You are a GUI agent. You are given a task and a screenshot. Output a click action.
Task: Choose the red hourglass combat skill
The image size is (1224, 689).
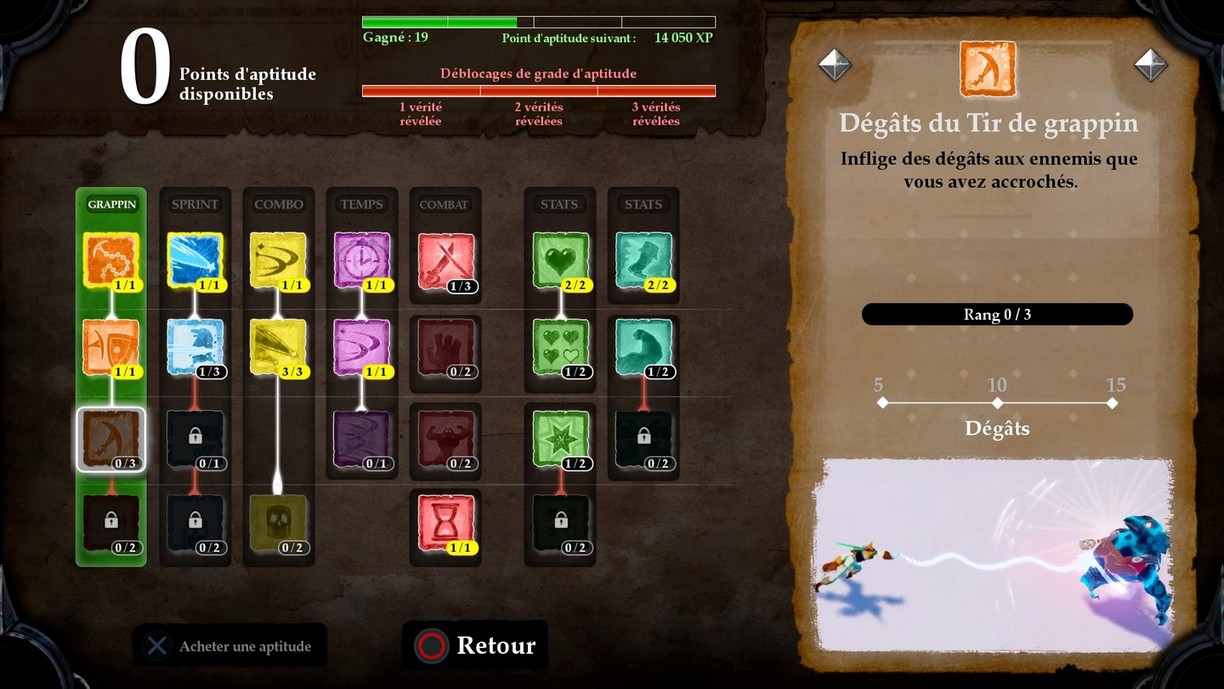pyautogui.click(x=446, y=522)
